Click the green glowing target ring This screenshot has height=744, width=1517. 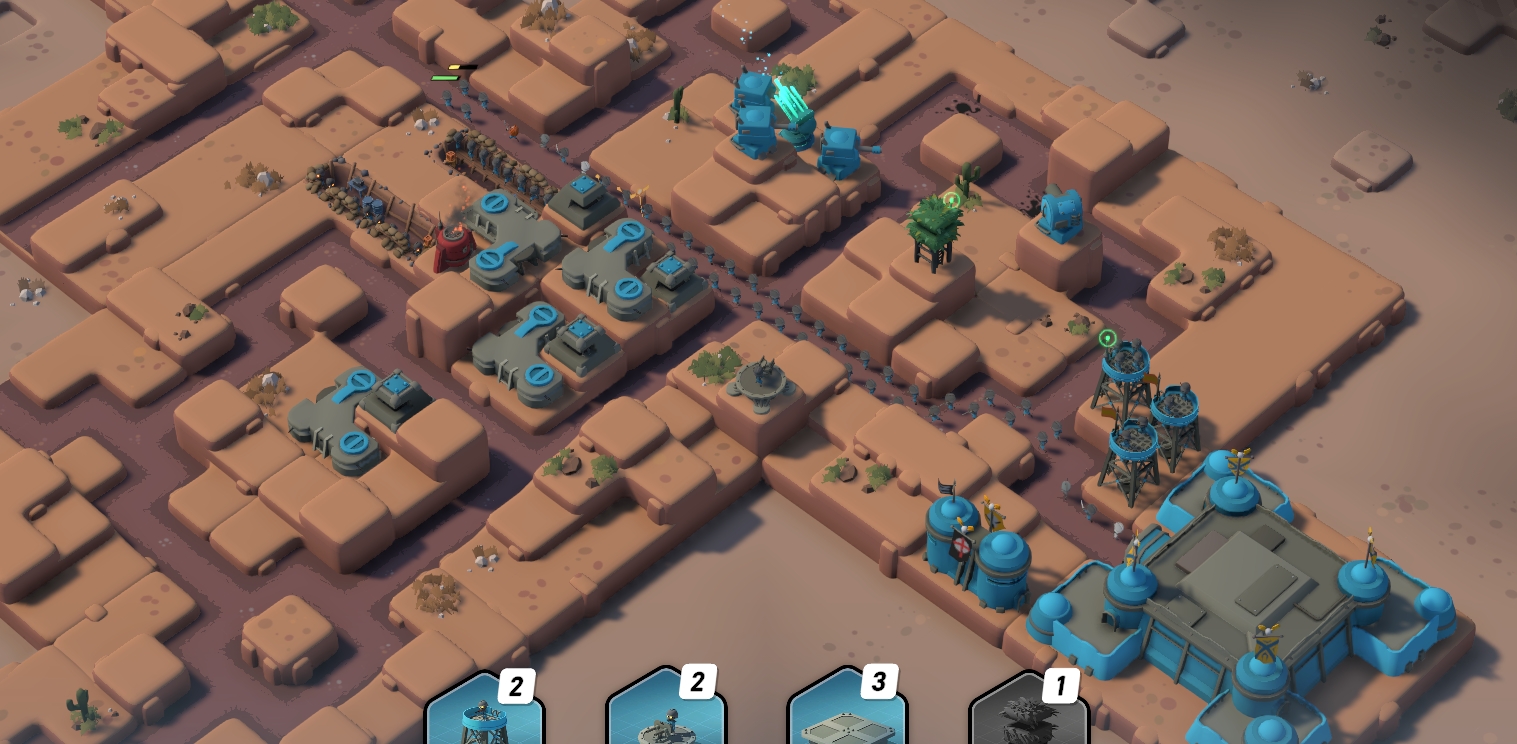[1105, 338]
